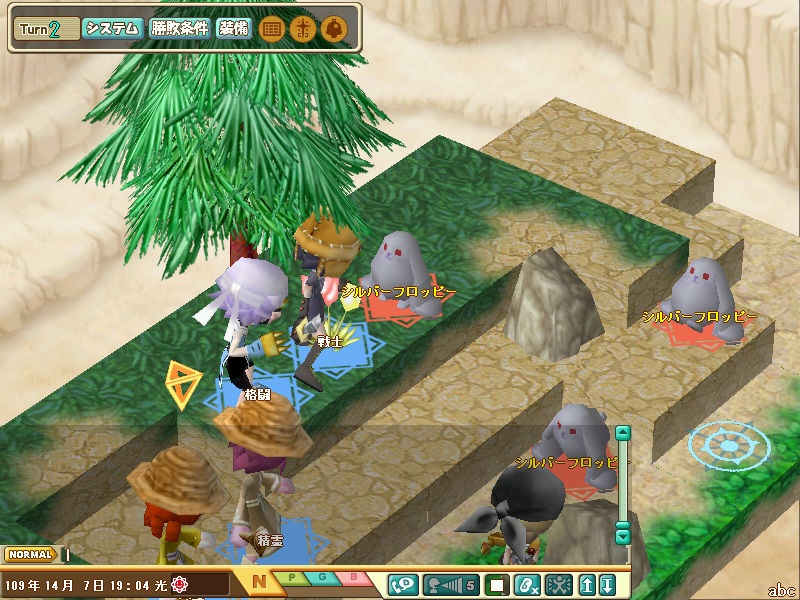This screenshot has height=600, width=800.
Task: Open the 装備 equipment screen
Action: 234,29
